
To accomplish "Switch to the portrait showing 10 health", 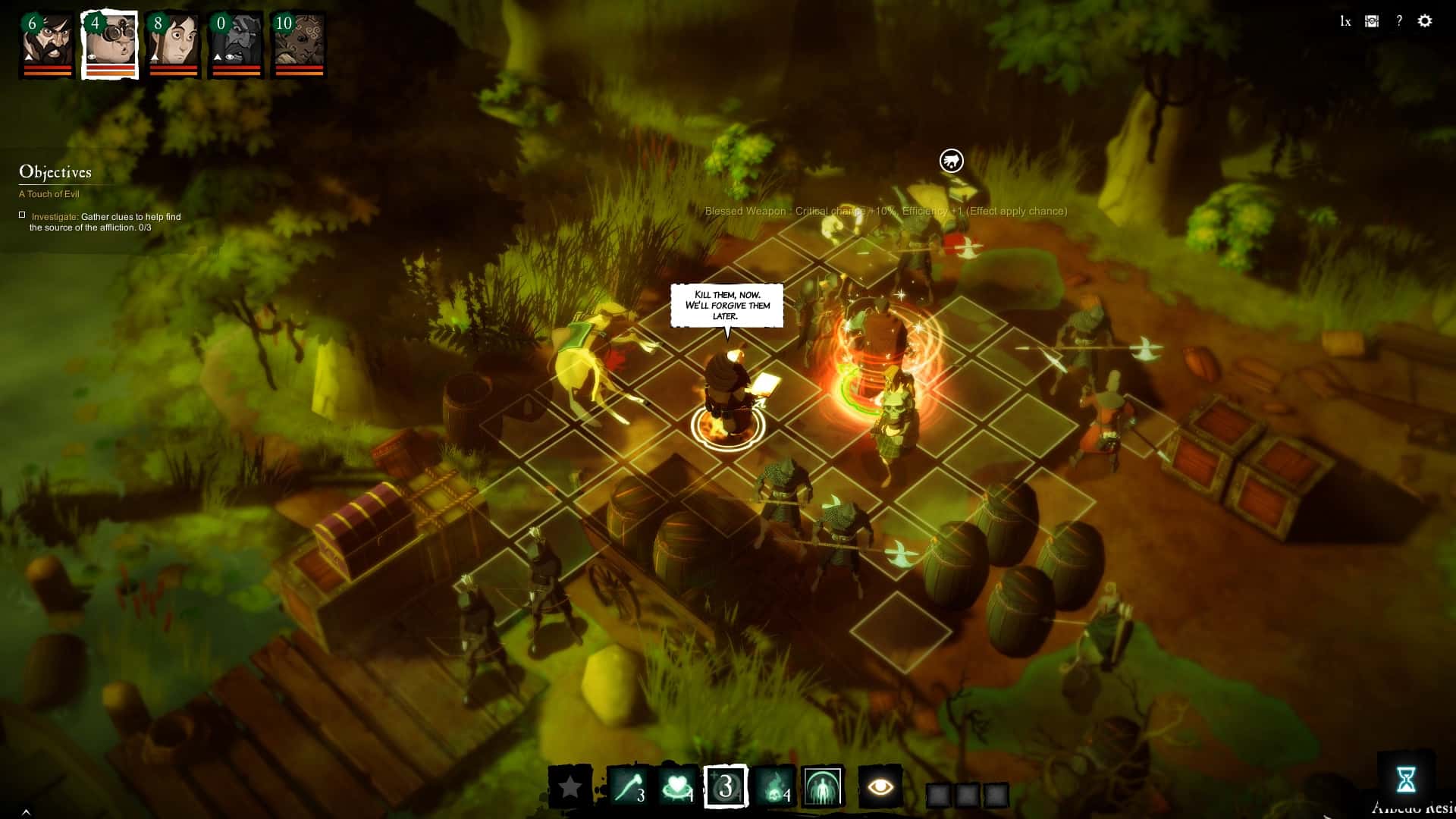I will pos(294,43).
